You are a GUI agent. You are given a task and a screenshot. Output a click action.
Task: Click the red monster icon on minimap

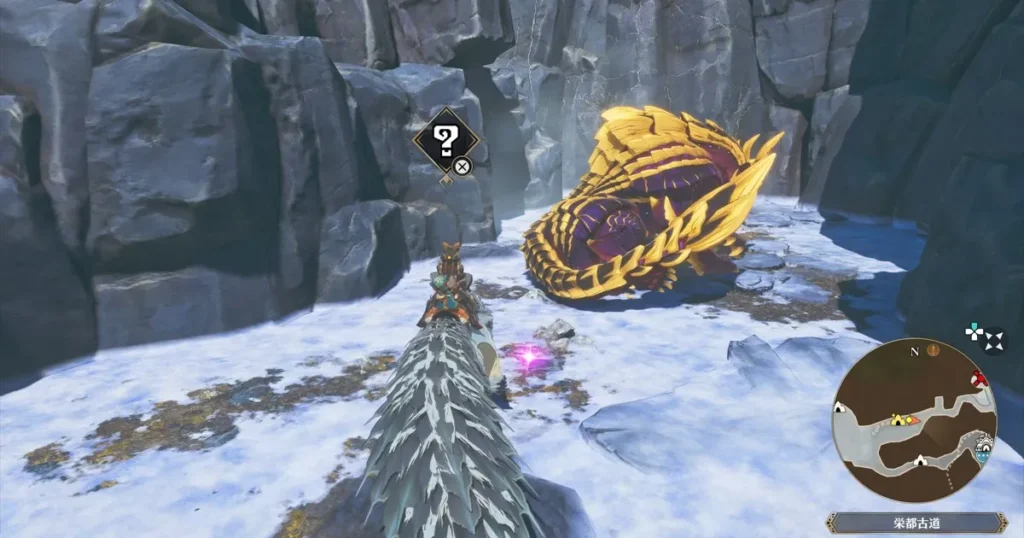(x=979, y=379)
